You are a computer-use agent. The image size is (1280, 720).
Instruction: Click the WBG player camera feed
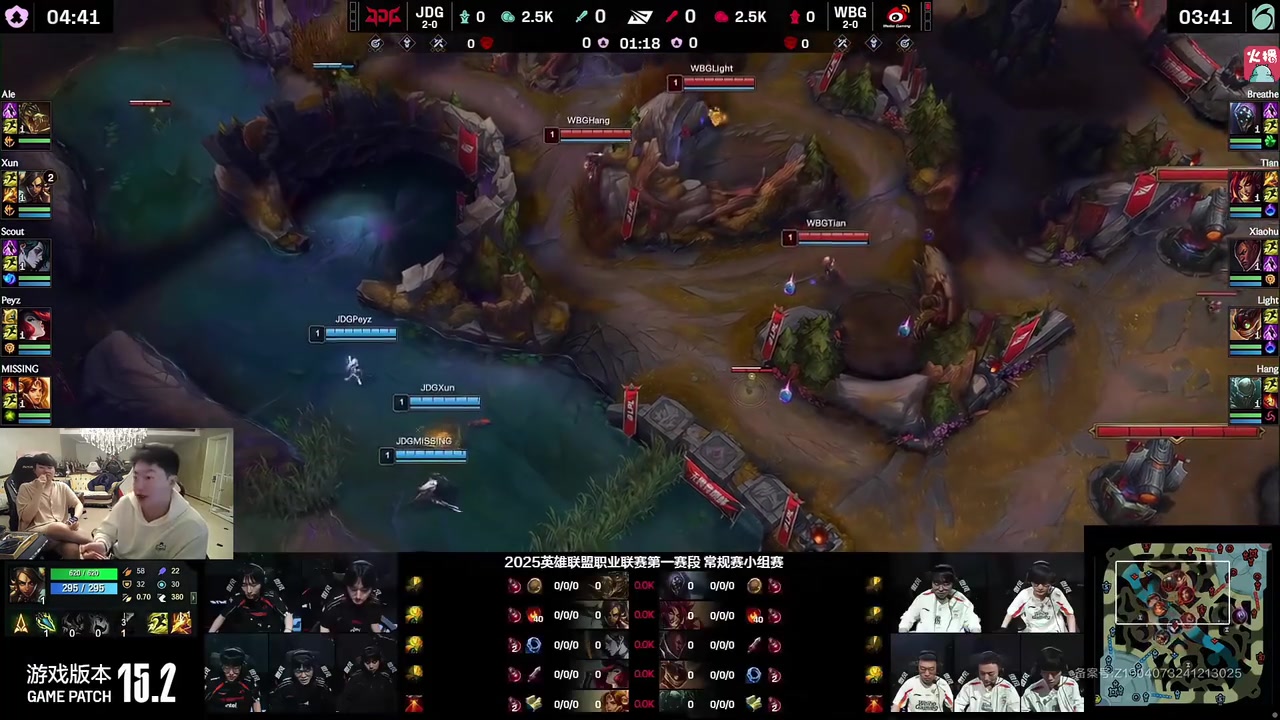[x=985, y=636]
